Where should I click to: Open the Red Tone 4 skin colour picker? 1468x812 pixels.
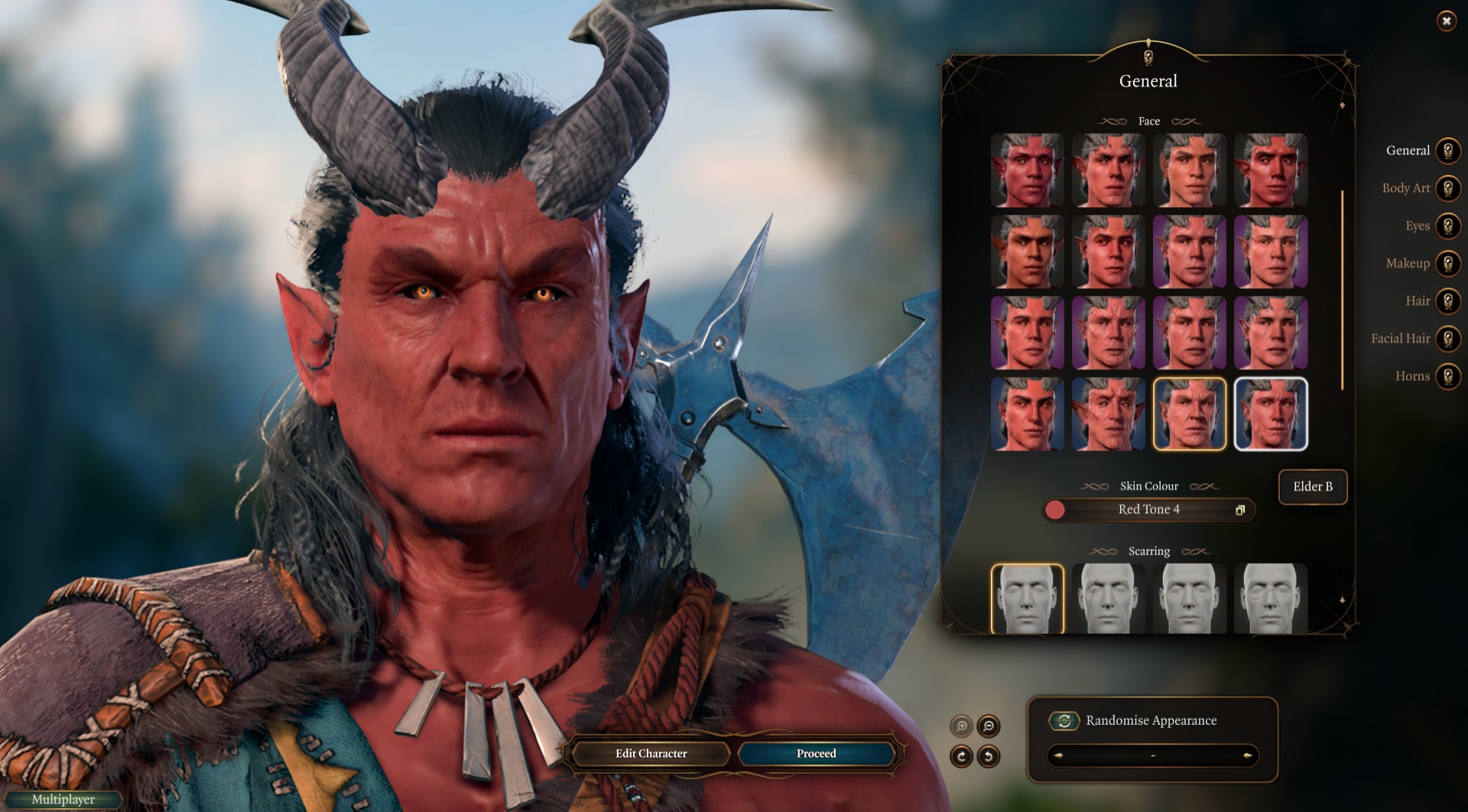[1148, 510]
